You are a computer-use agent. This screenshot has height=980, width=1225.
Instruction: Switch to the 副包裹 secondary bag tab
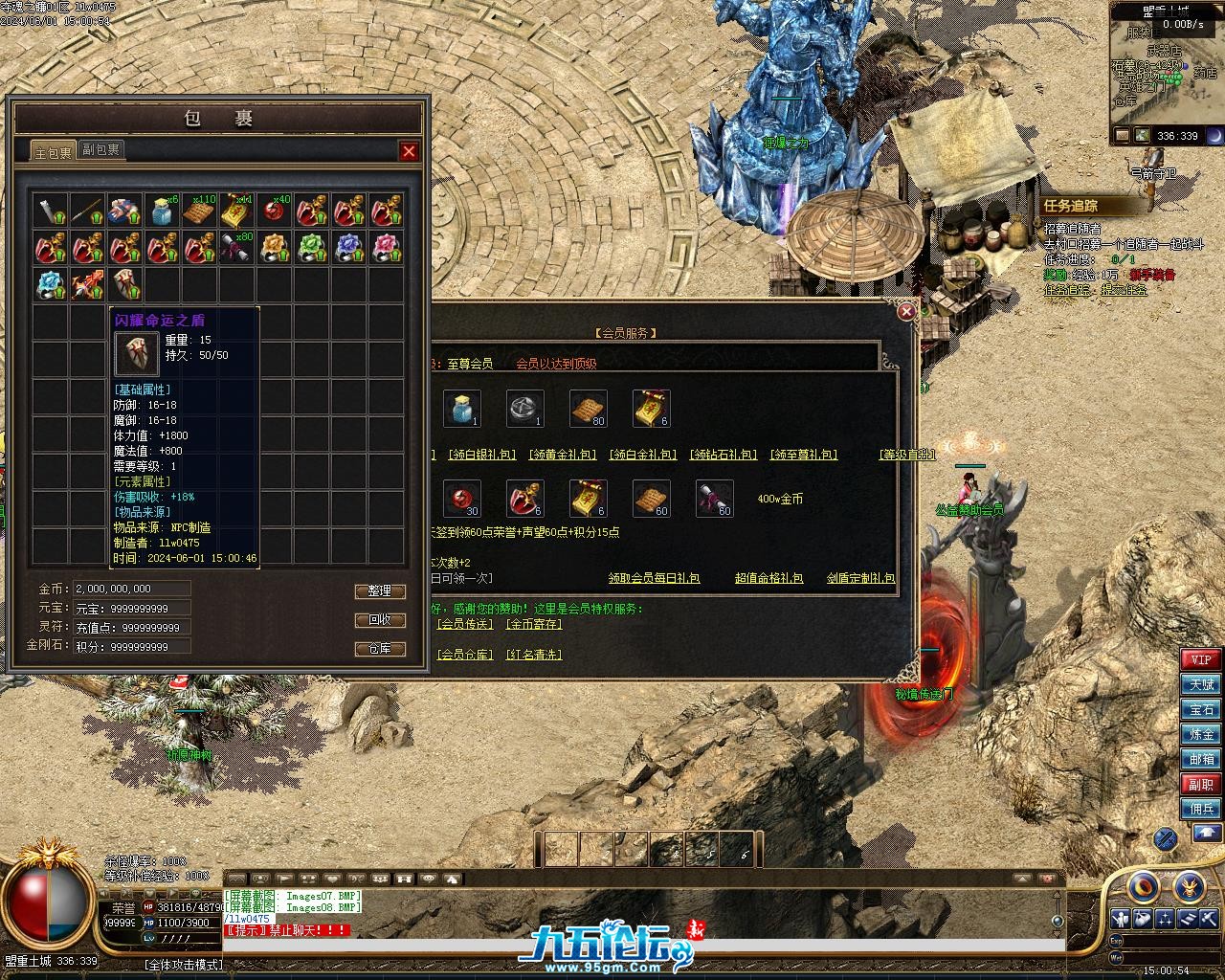click(100, 150)
